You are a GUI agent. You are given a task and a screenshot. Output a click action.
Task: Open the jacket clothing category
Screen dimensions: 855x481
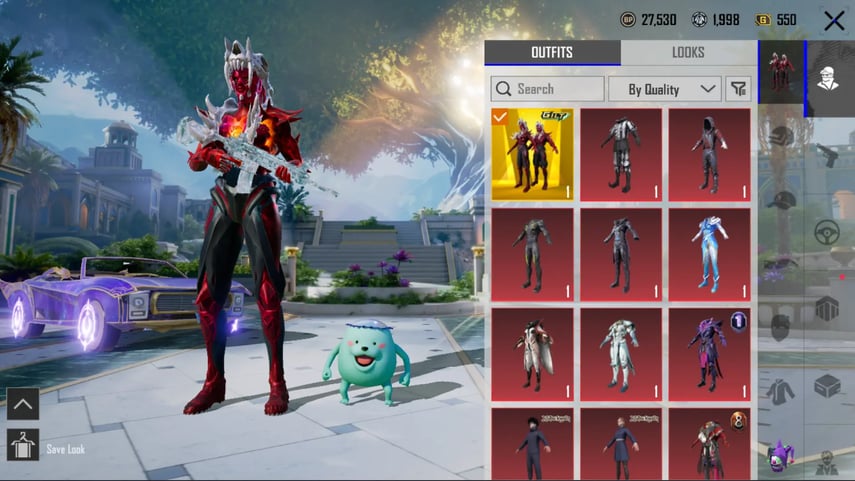pos(782,388)
